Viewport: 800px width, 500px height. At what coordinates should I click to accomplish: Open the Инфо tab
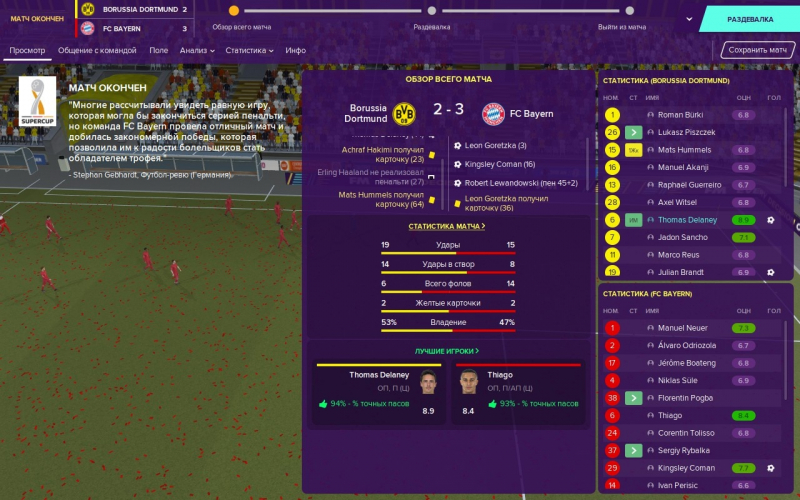tap(295, 50)
